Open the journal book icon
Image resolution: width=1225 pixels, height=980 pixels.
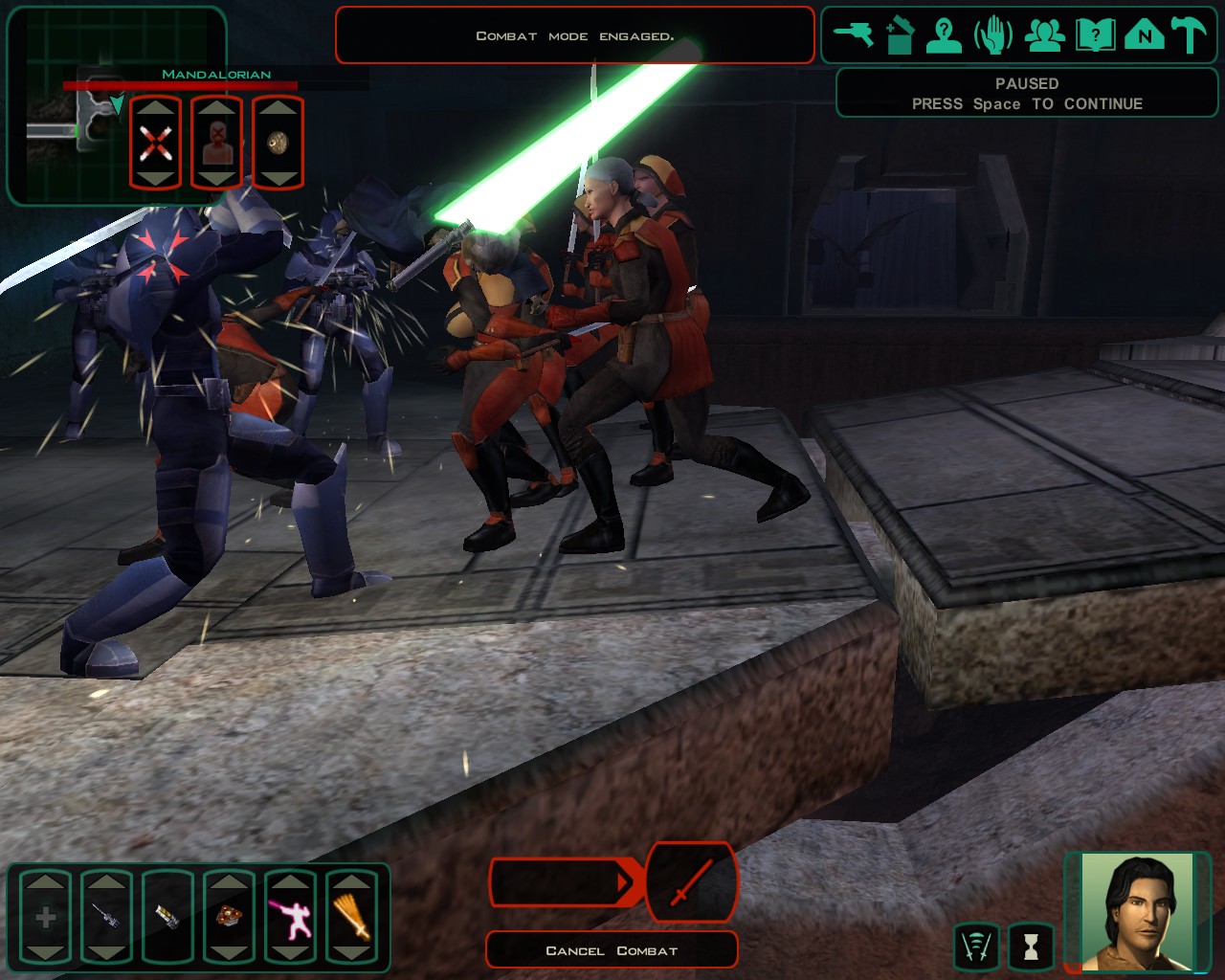pyautogui.click(x=1095, y=36)
